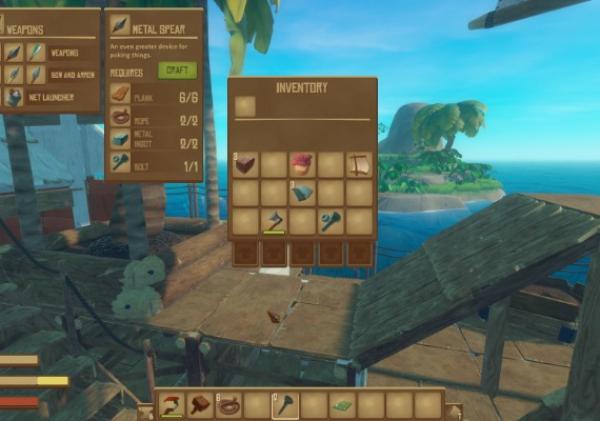Screen dimensions: 600x421
Task: Select the plastic hook in the hotbar
Action: 172,405
